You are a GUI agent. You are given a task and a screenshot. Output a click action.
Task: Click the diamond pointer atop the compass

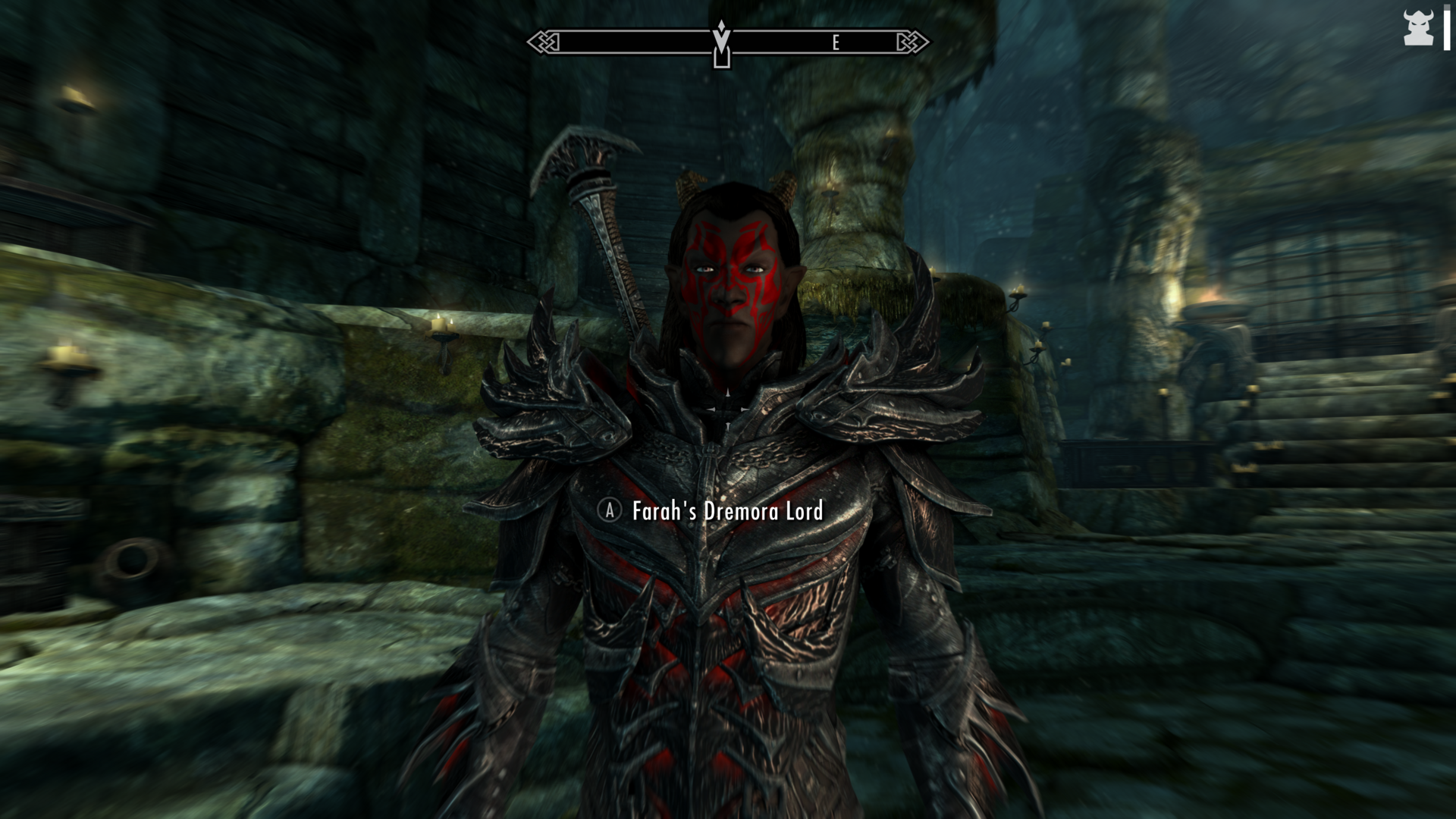pos(720,27)
